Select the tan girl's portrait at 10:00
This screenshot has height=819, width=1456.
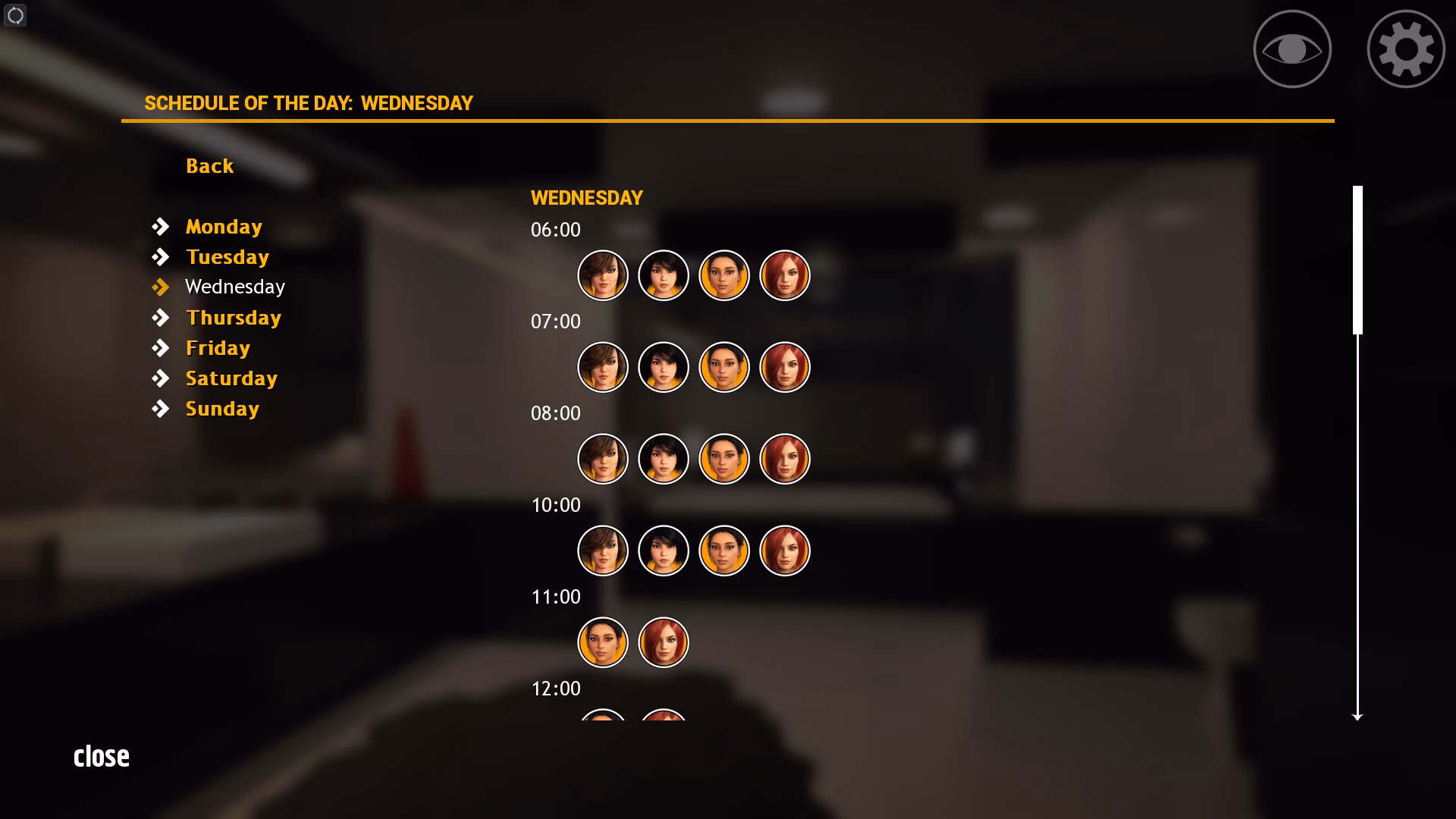click(723, 551)
